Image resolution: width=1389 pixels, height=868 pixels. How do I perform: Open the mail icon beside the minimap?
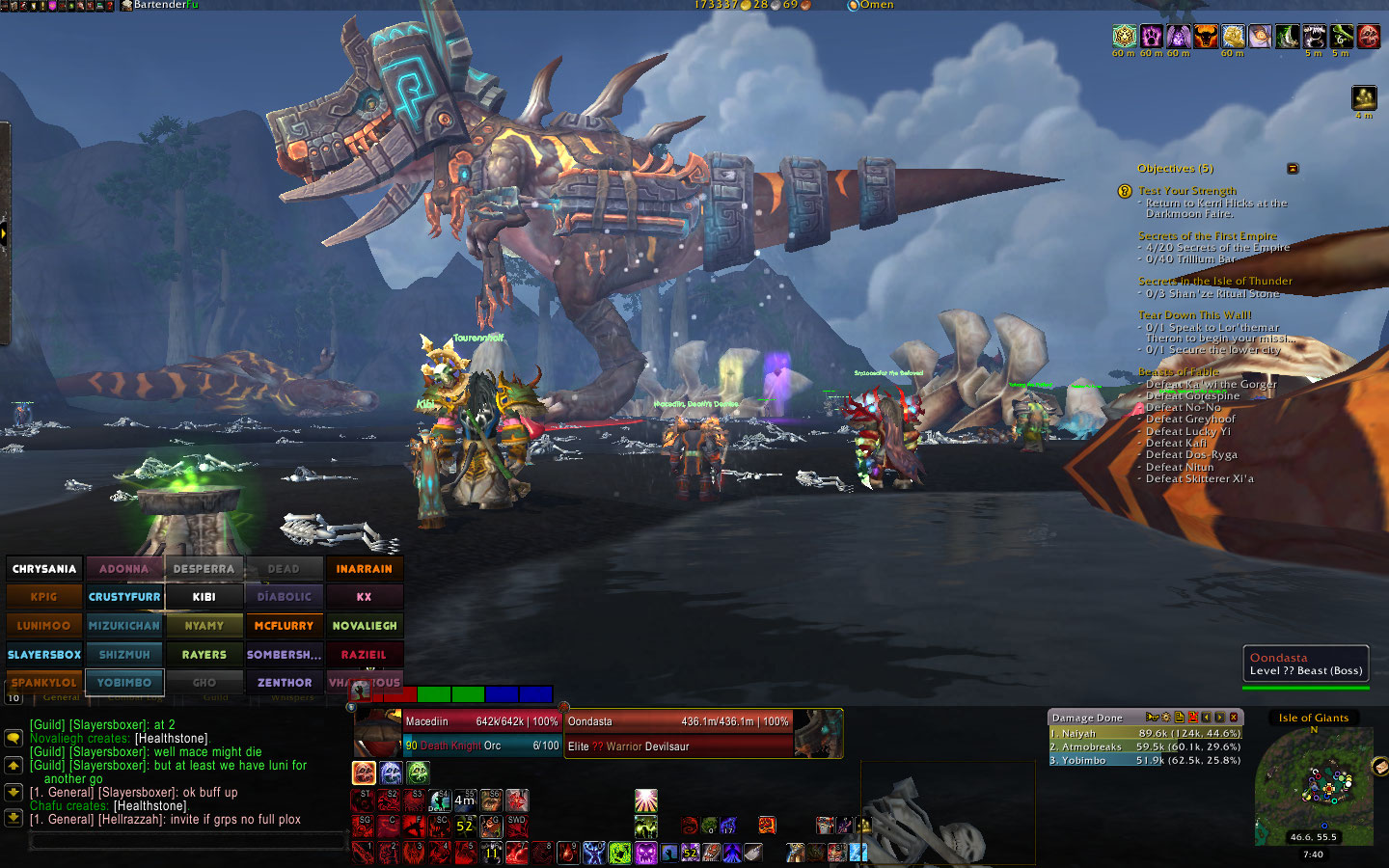point(1378,767)
